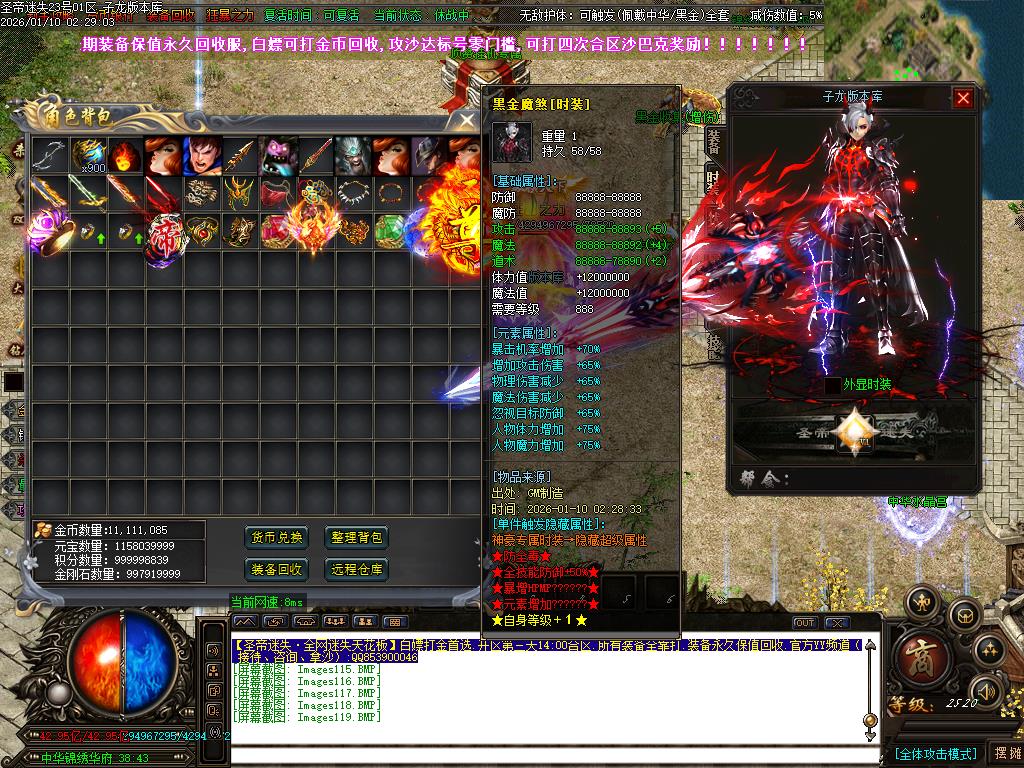Select the bow item in the backpack

[x=49, y=156]
